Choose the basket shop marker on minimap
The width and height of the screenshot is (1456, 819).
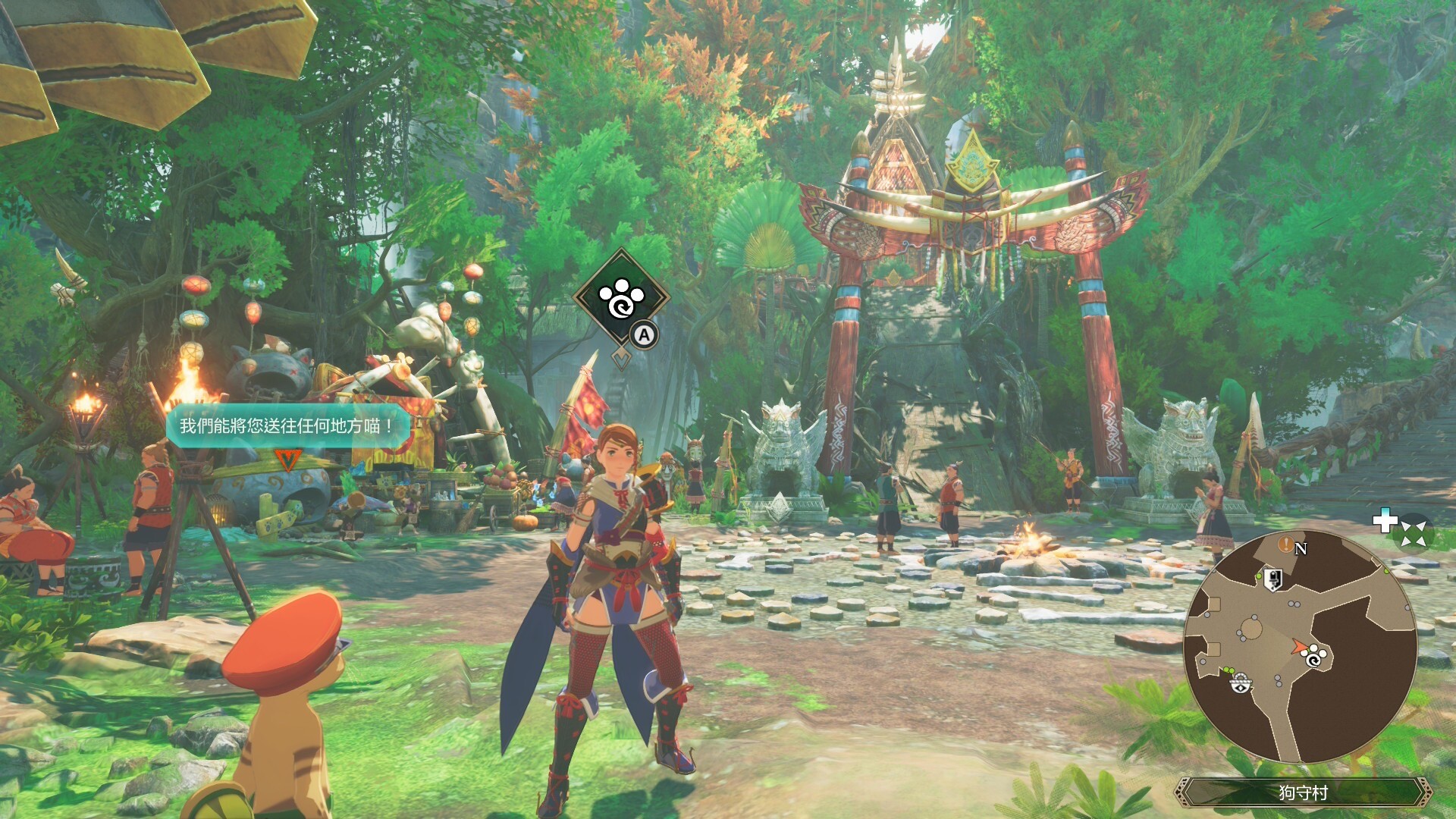click(x=1241, y=684)
